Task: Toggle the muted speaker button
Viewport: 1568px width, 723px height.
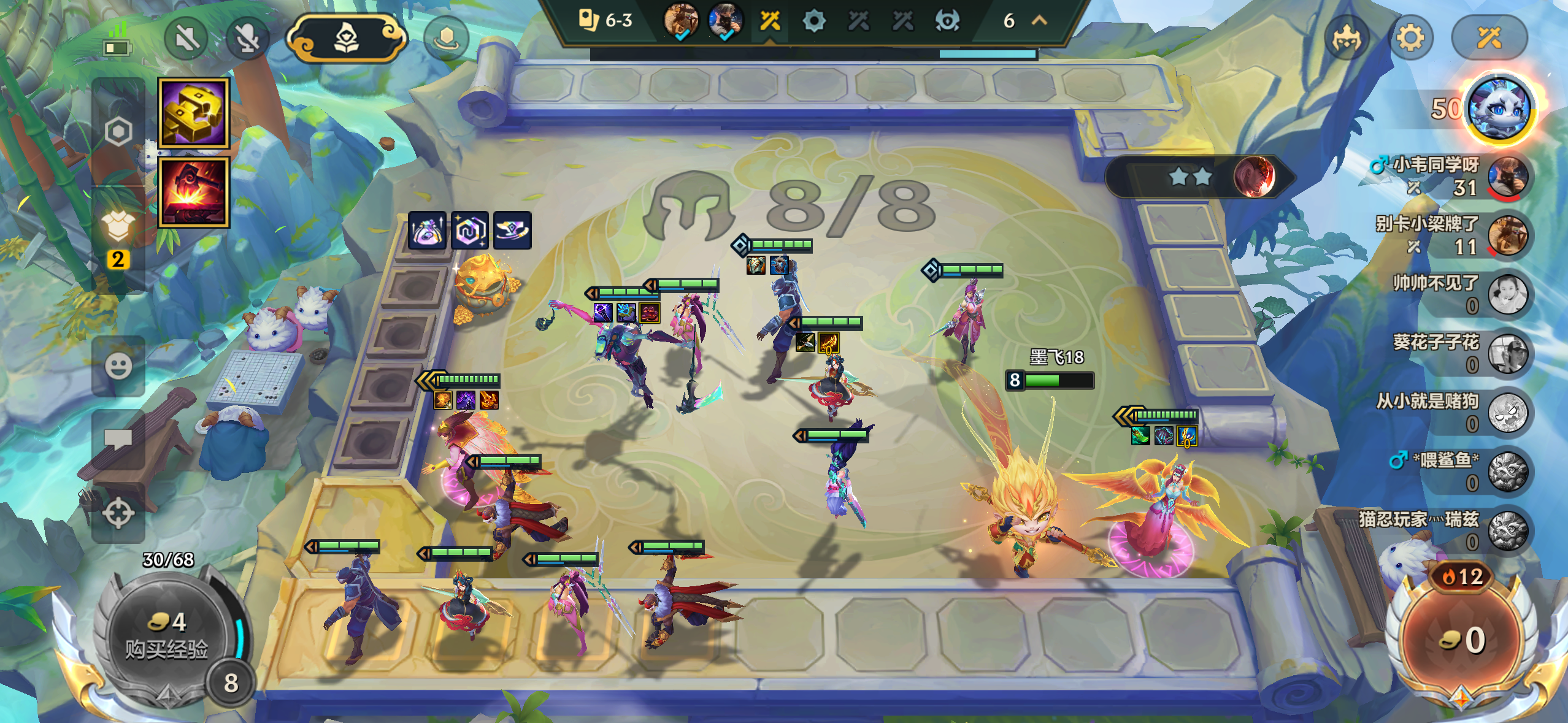Action: pyautogui.click(x=186, y=39)
